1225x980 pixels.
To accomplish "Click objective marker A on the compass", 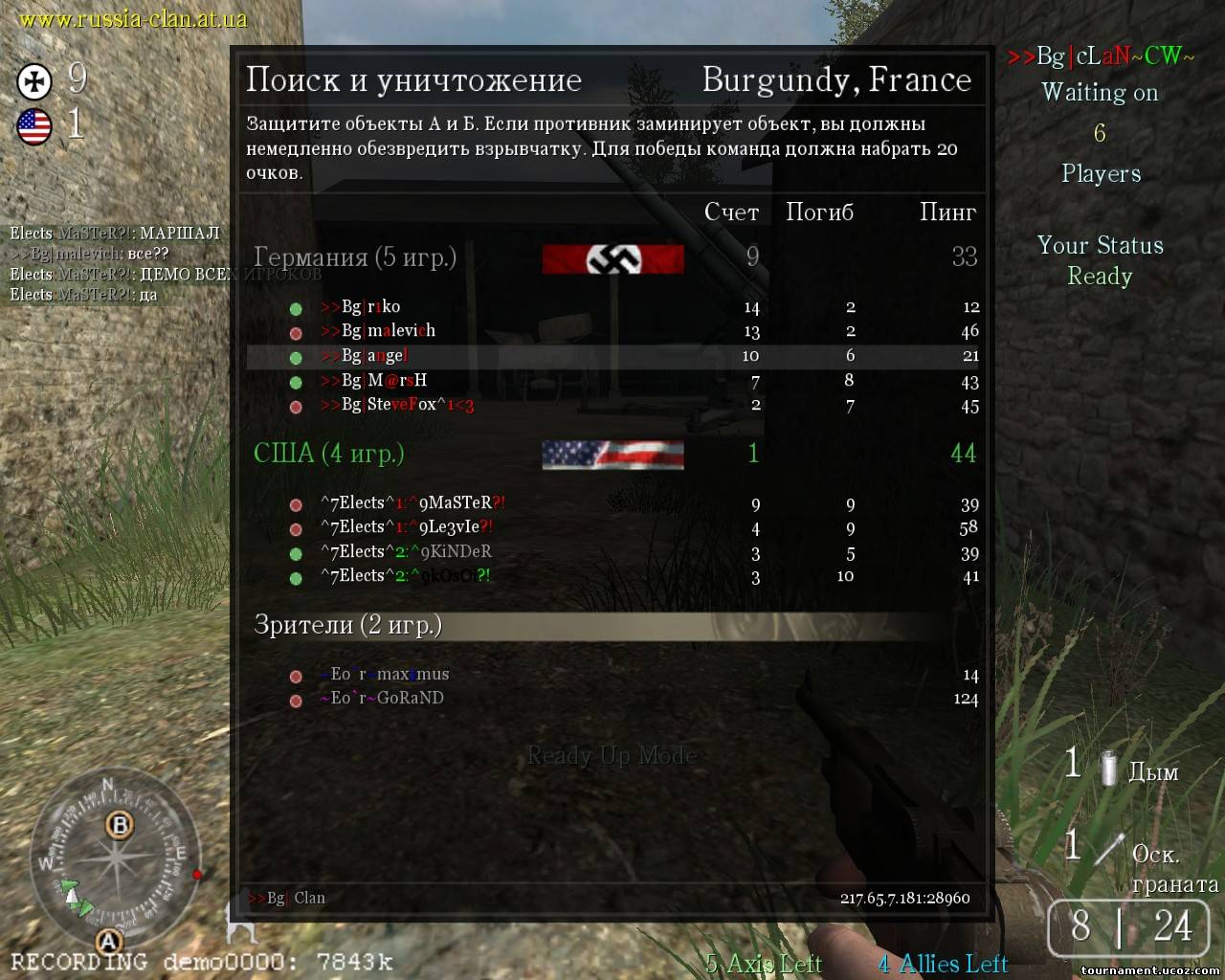I will pos(108,941).
